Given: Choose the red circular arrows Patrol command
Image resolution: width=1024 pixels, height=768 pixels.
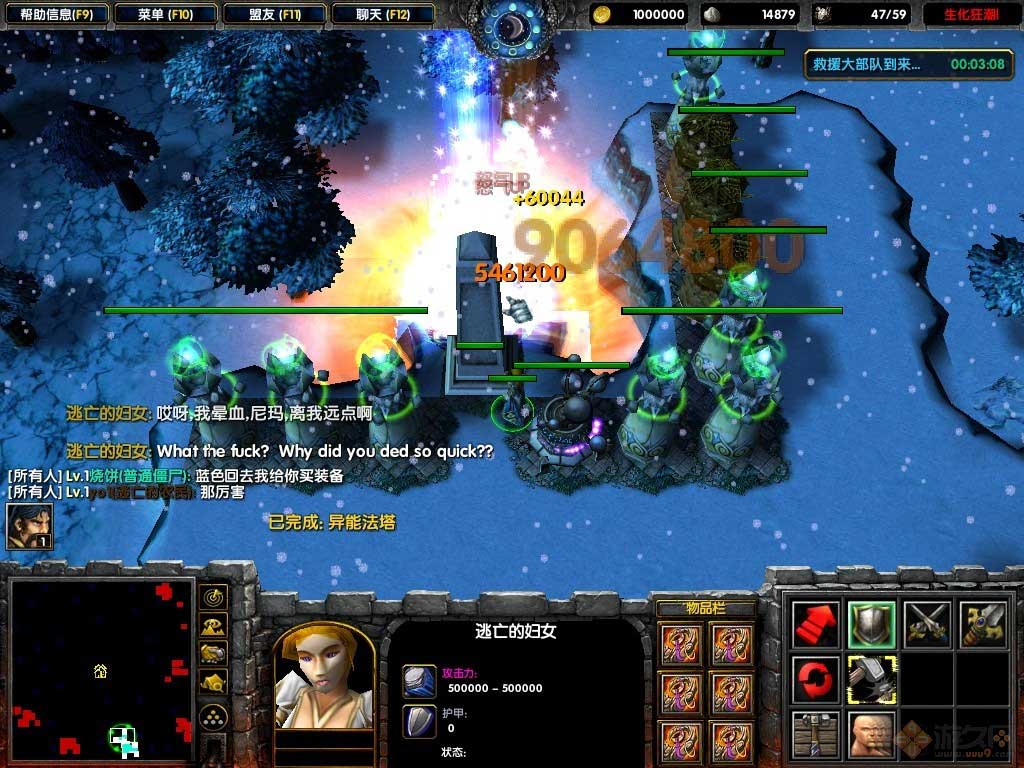Looking at the screenshot, I should pos(816,680).
